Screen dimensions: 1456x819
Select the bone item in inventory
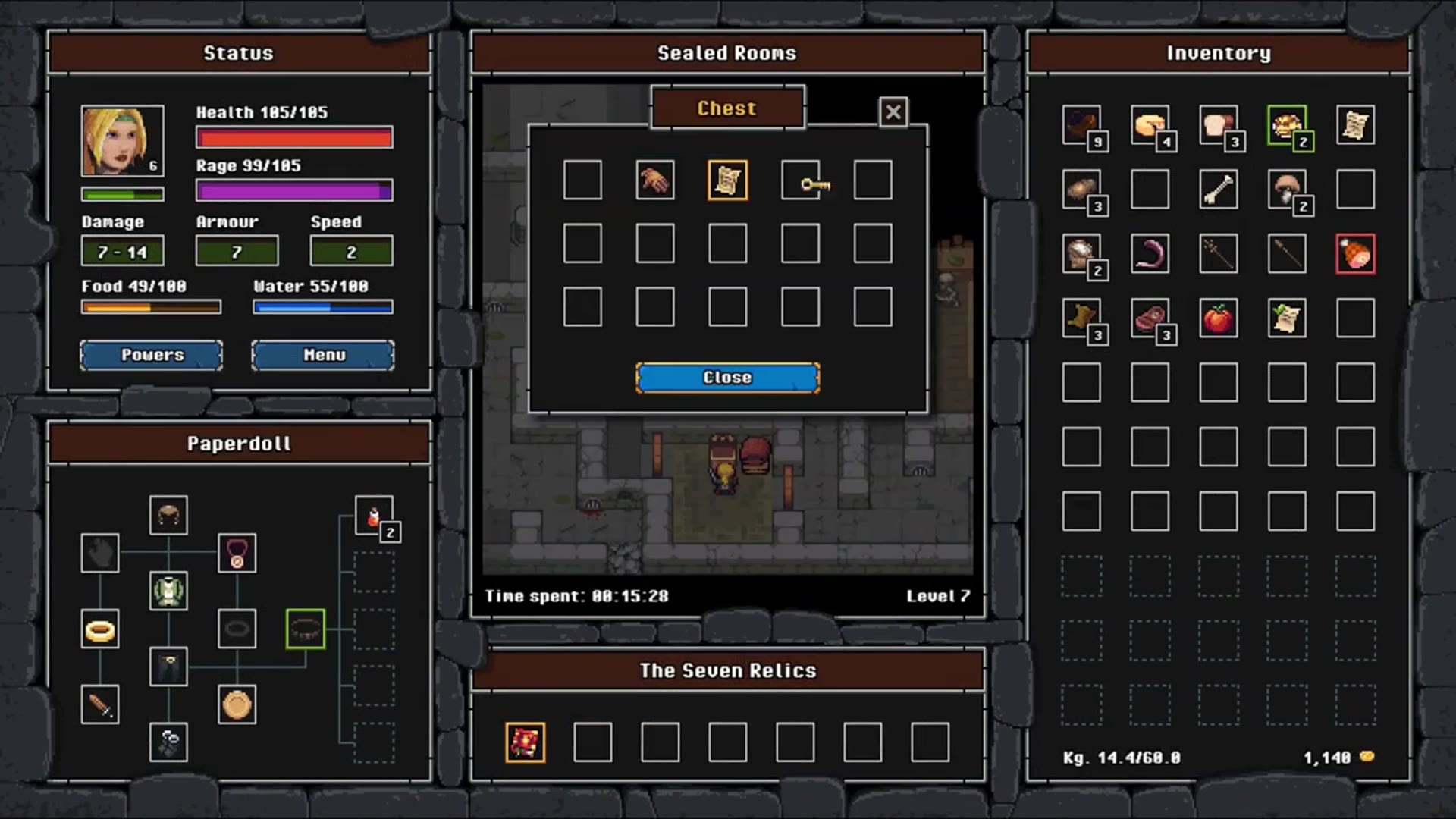point(1218,190)
